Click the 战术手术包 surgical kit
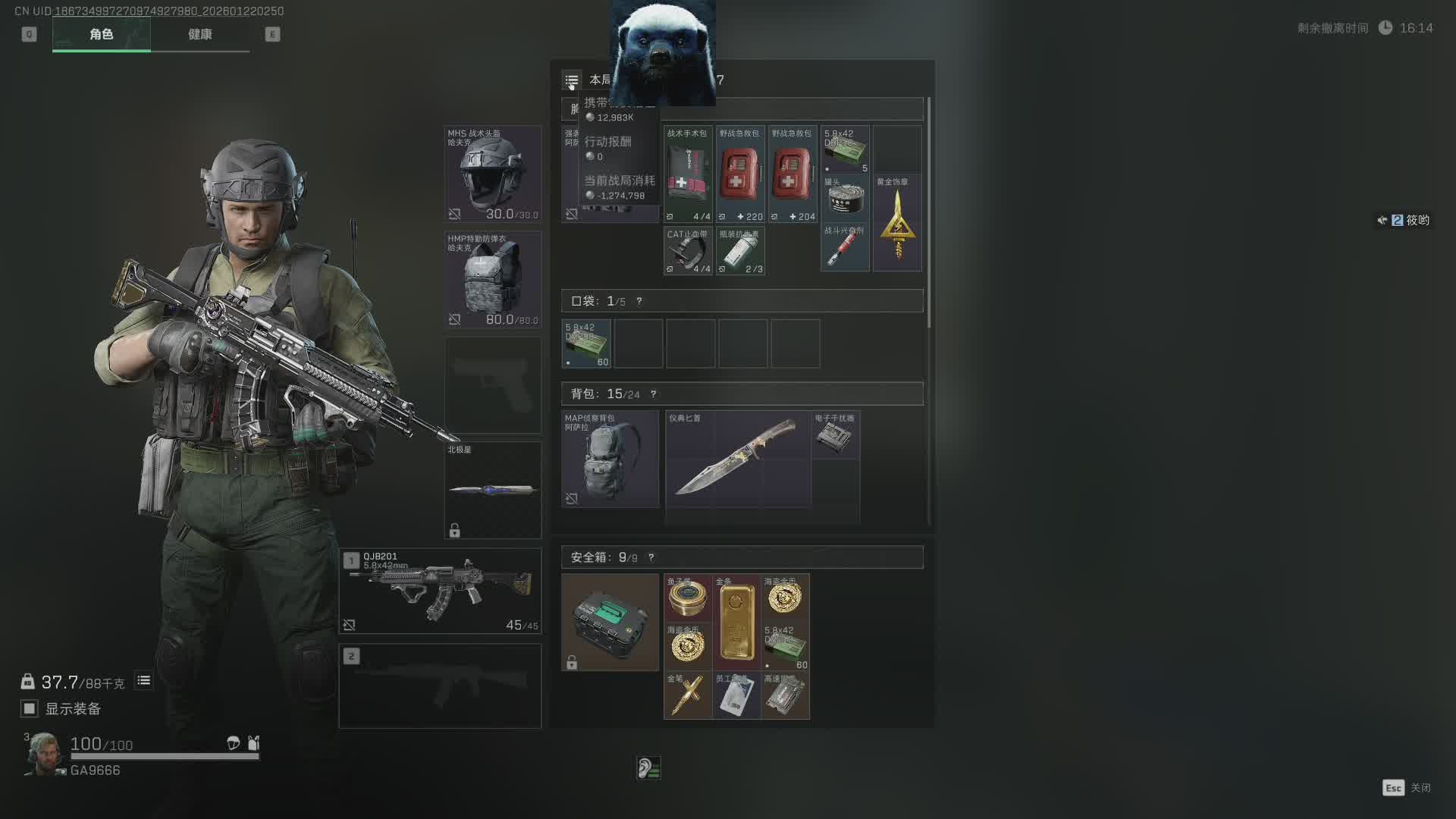 click(x=688, y=174)
